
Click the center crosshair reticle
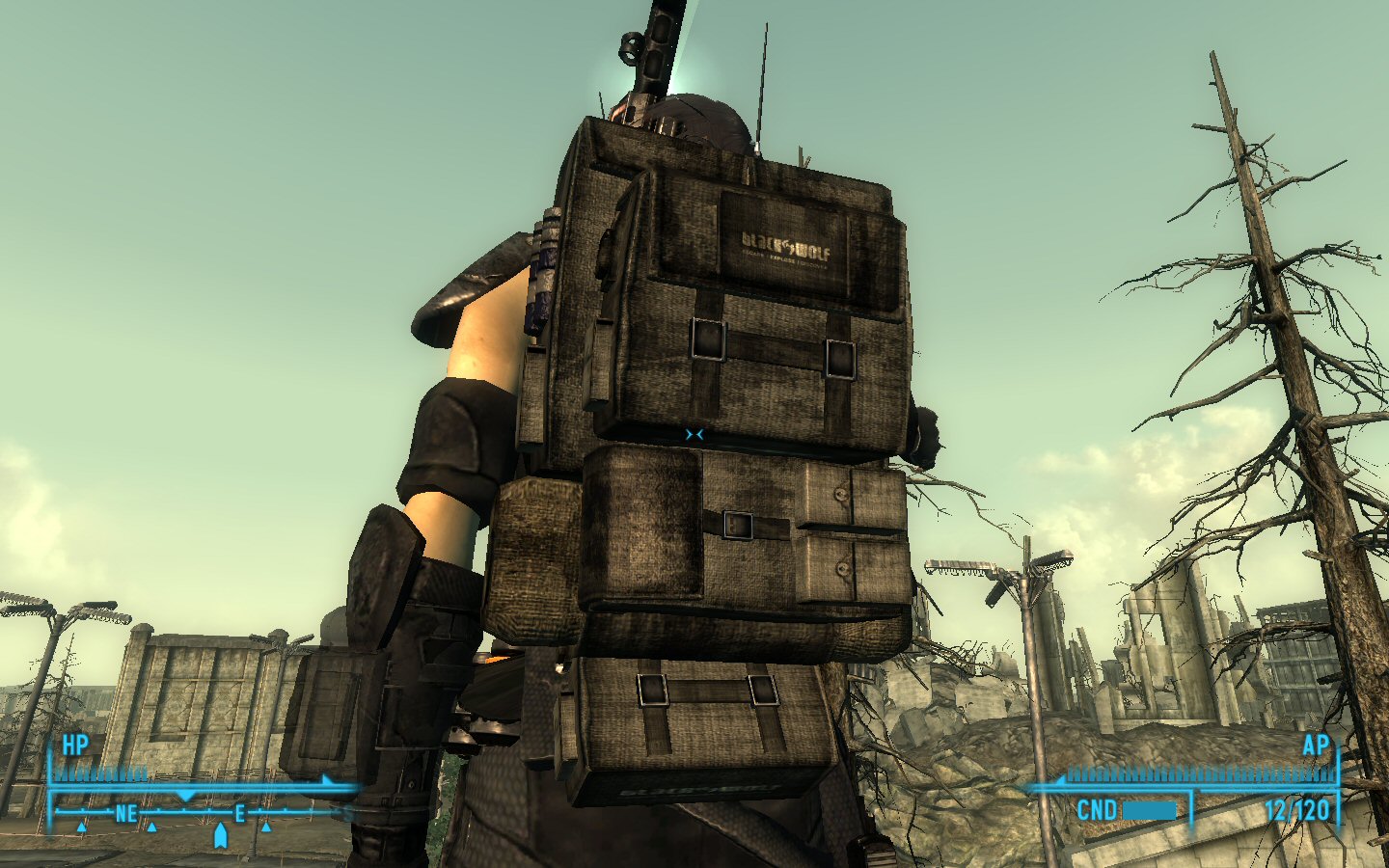[x=694, y=434]
